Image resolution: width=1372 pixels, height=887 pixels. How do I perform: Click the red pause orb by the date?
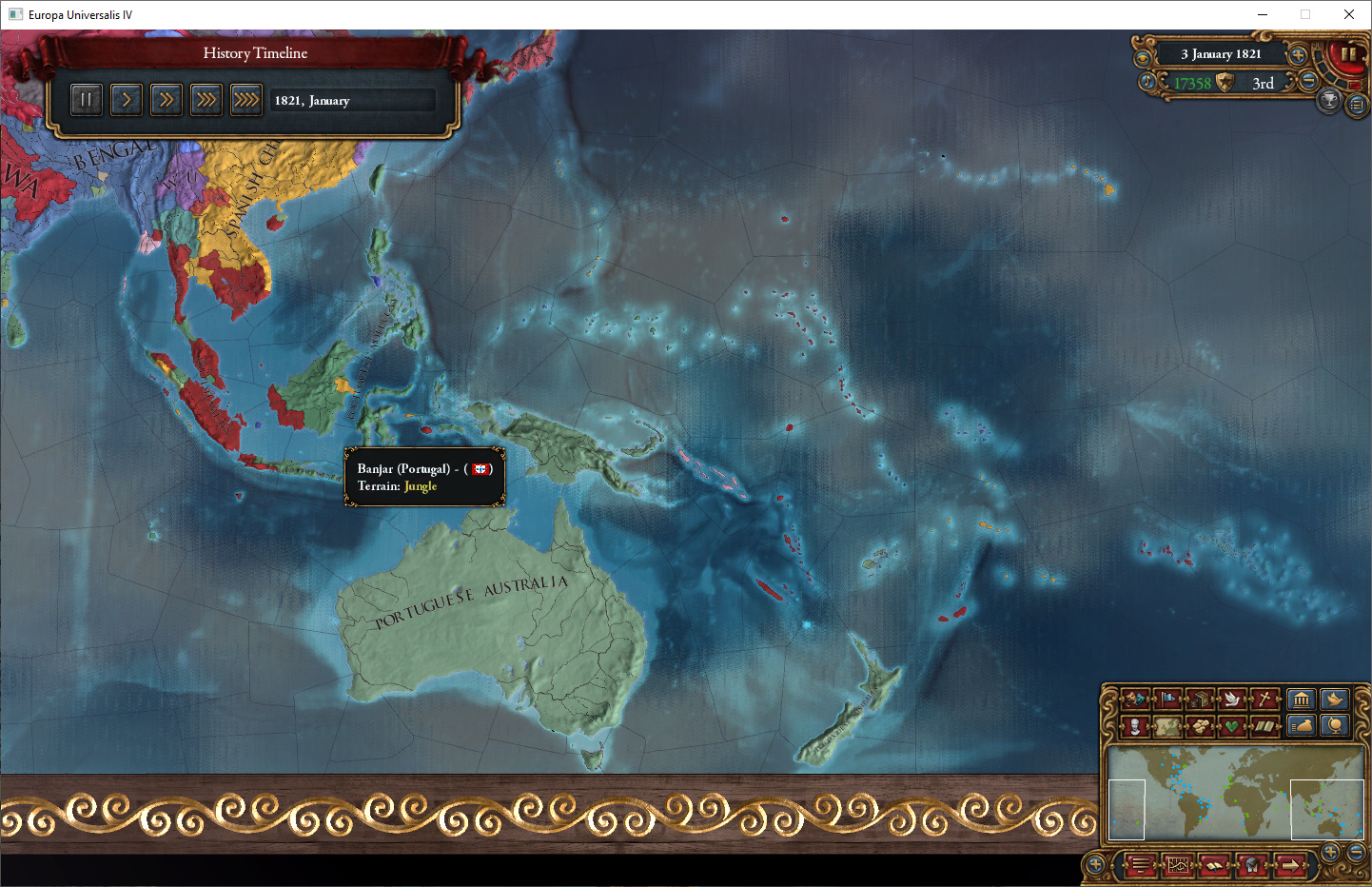[x=1347, y=55]
